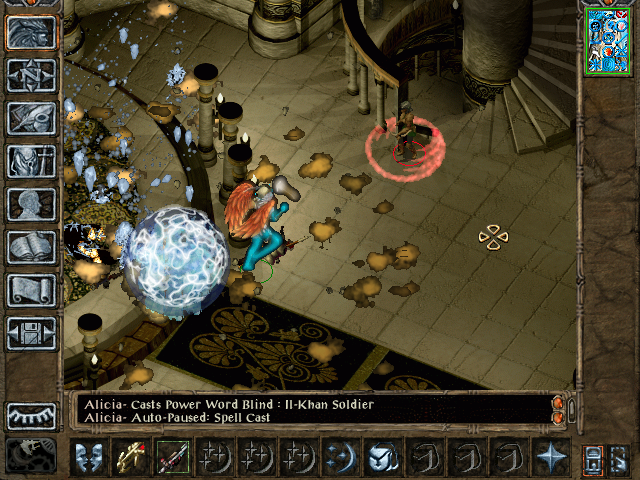Open the use item action
Screen dimensions: 640x480
[x=381, y=458]
